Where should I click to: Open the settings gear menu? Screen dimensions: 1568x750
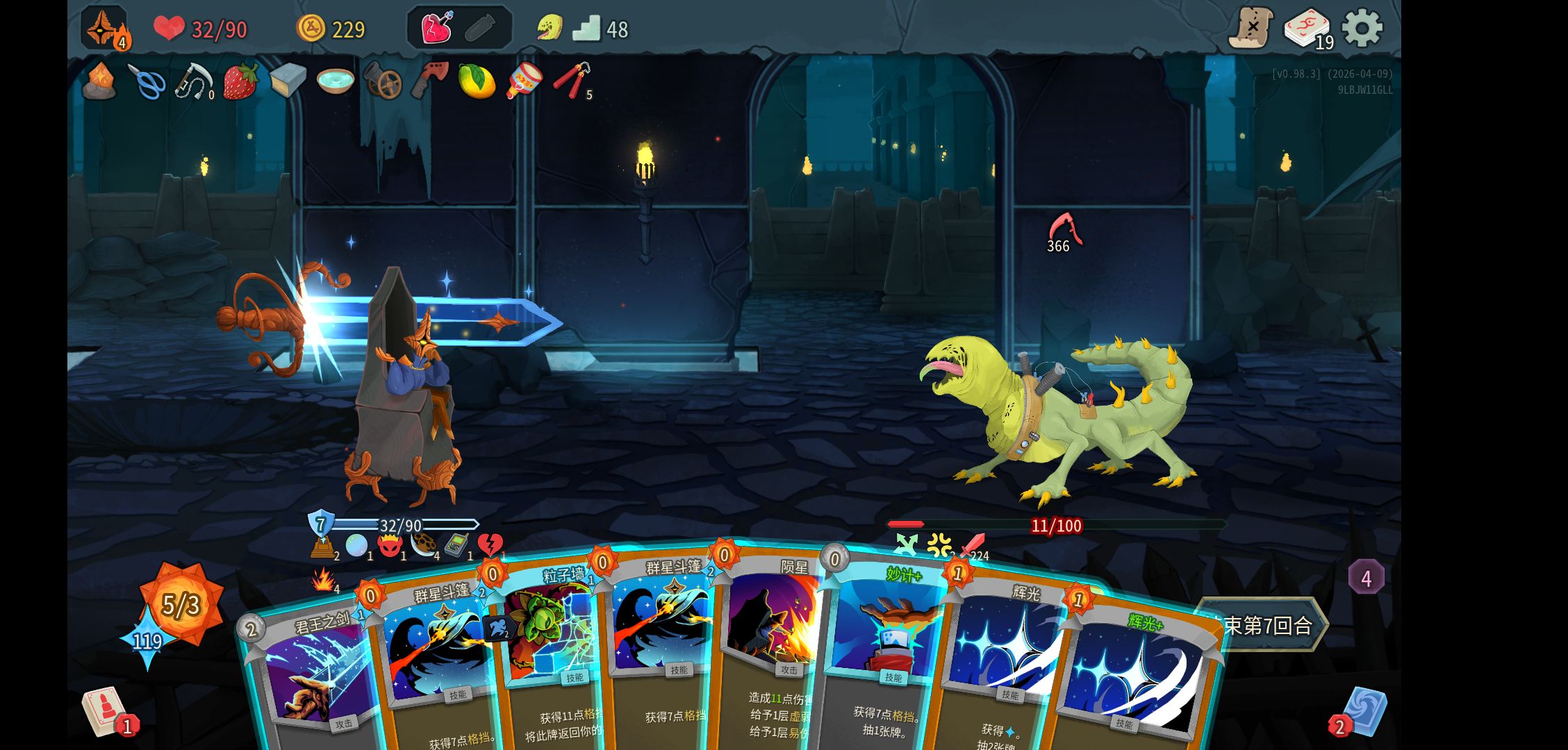tap(1362, 28)
